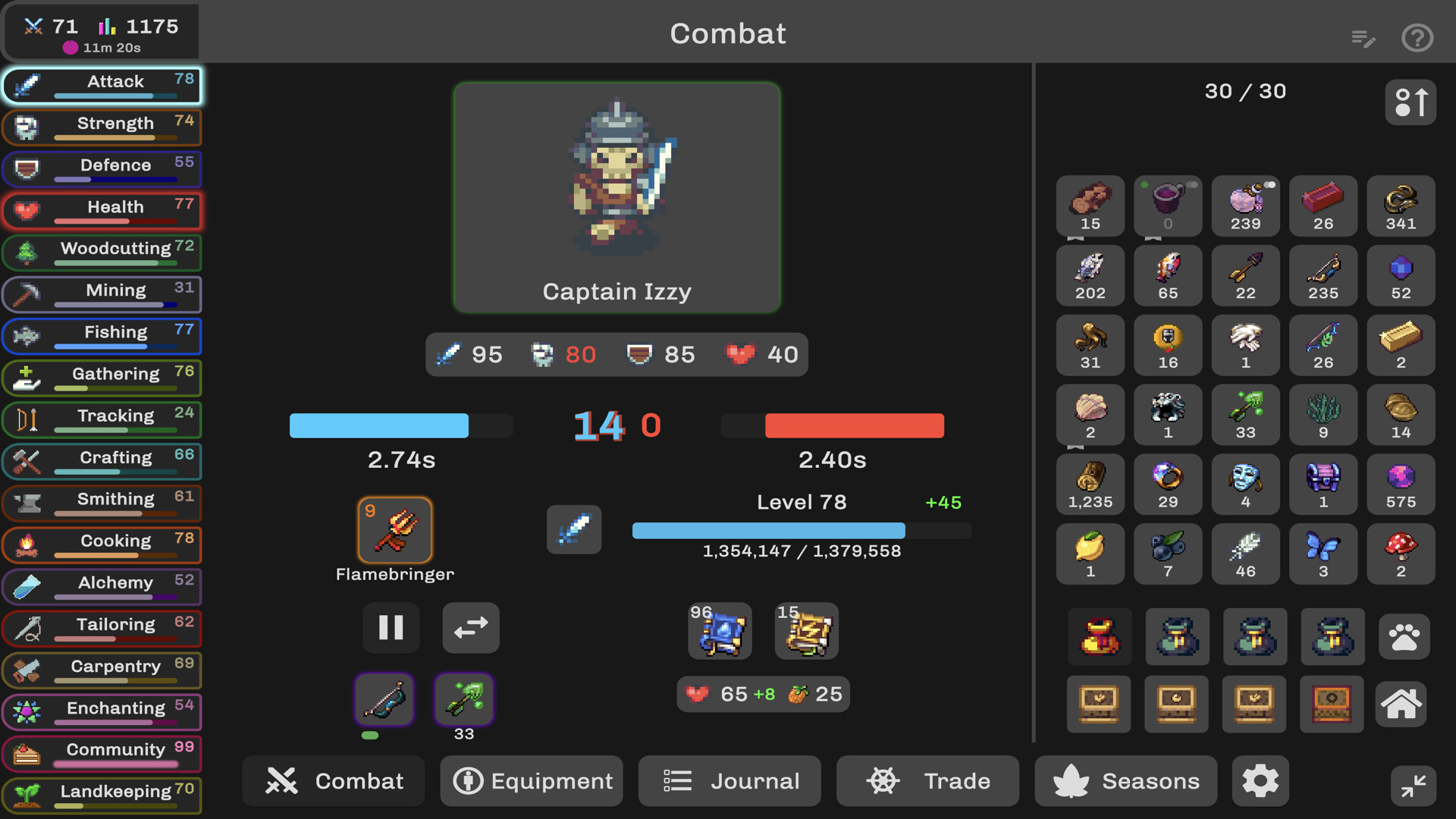
Task: Click the sword icon beside the Level 78 bar
Action: [574, 529]
